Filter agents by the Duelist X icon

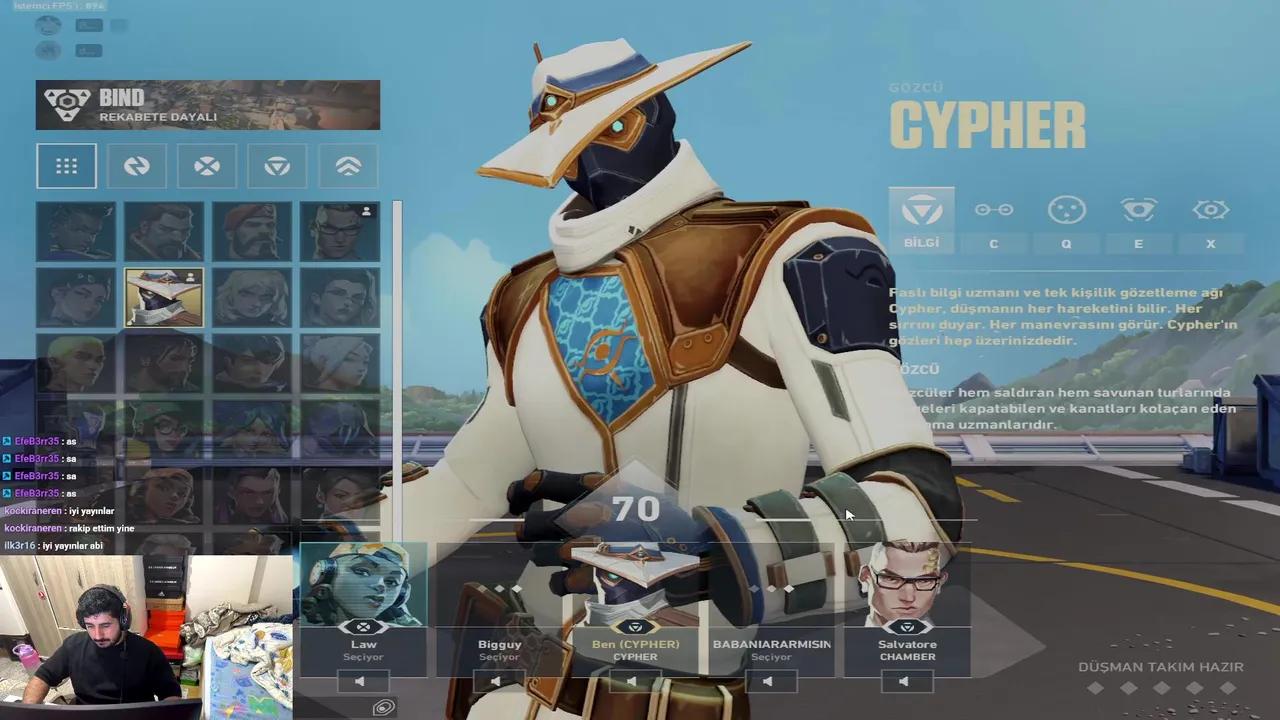coord(207,166)
